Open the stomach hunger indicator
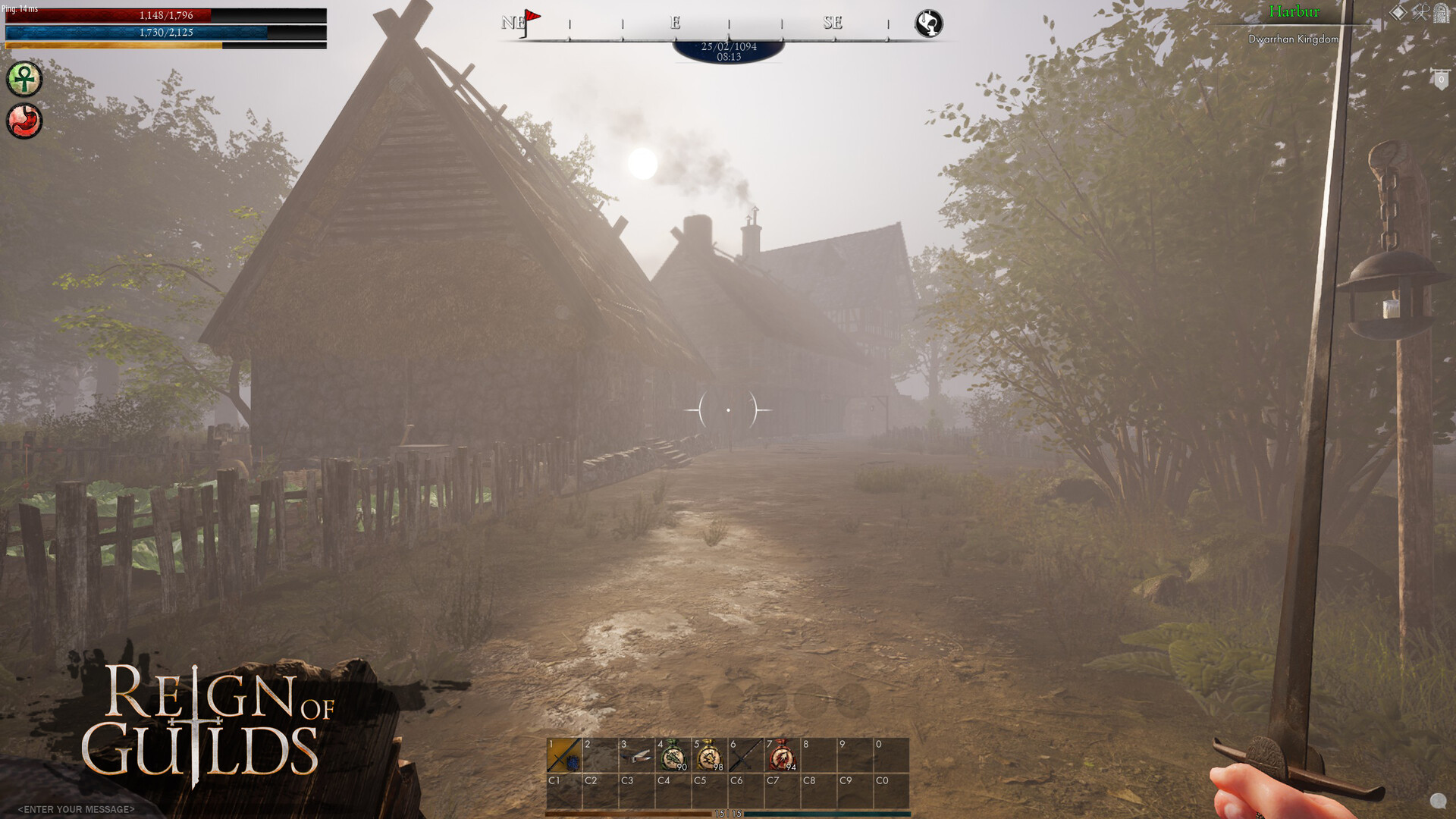Image resolution: width=1456 pixels, height=819 pixels. pos(25,121)
